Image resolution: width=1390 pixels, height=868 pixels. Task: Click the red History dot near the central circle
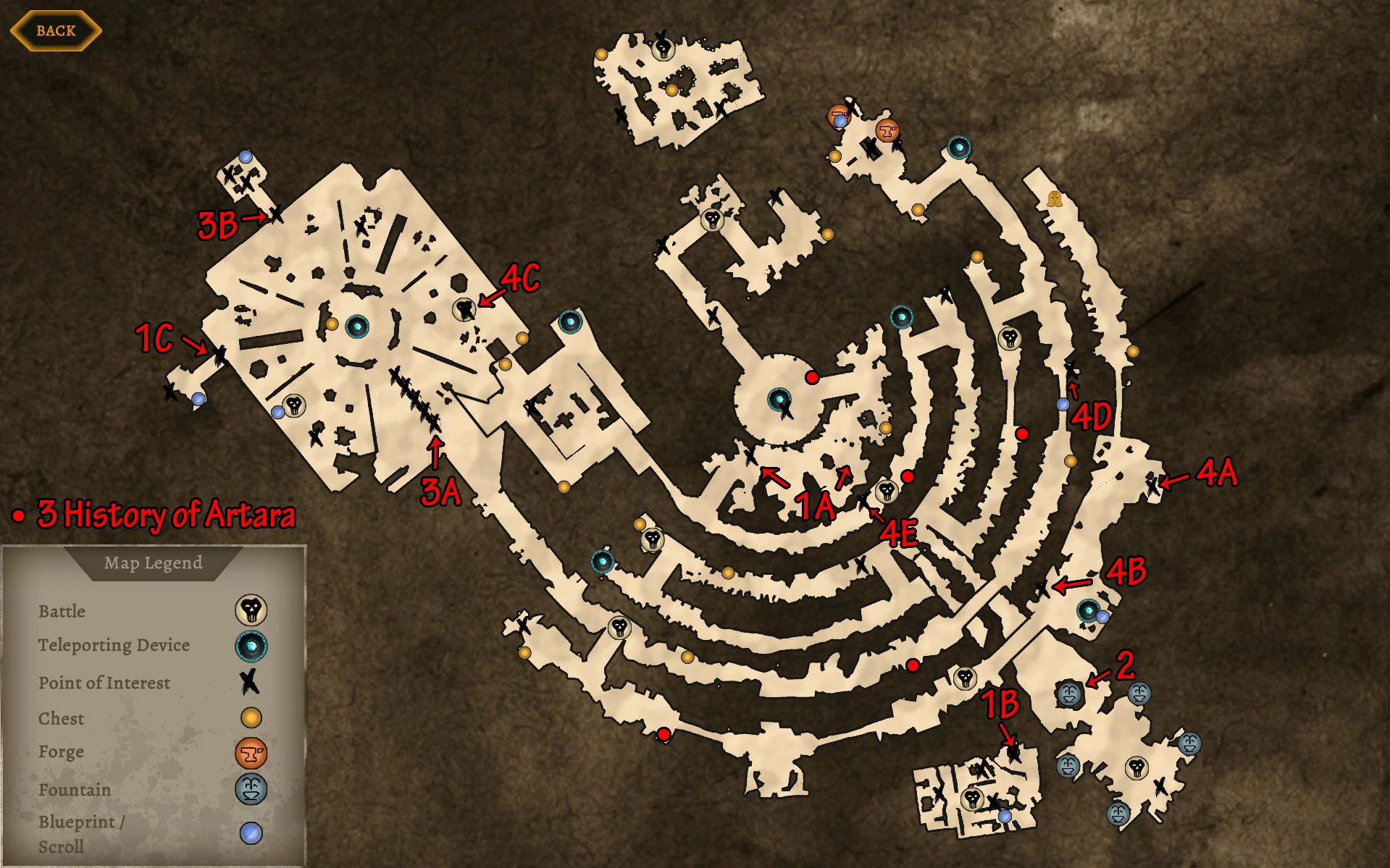813,376
